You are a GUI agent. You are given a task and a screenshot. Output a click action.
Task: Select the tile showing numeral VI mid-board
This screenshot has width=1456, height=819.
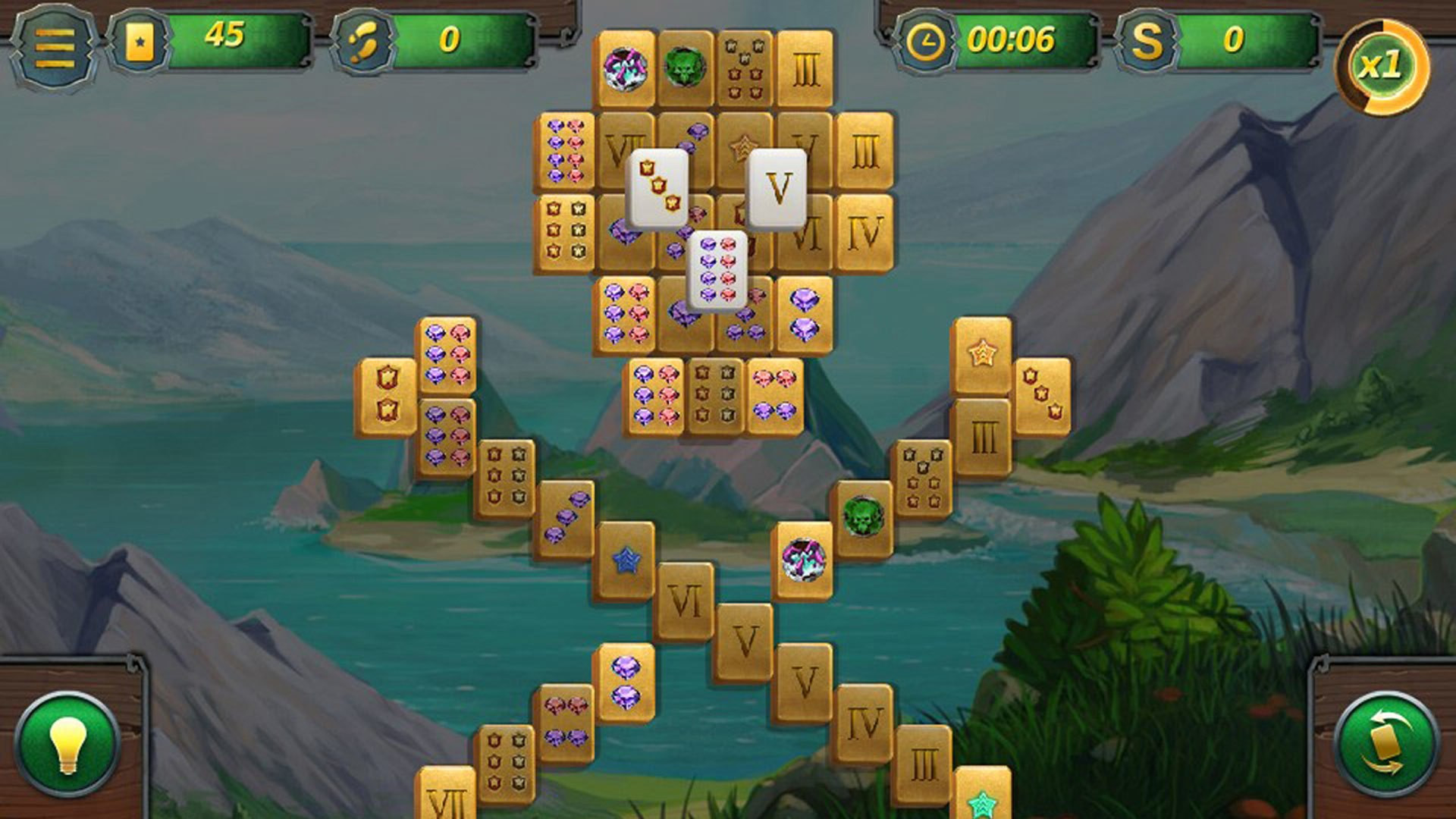coord(686,599)
